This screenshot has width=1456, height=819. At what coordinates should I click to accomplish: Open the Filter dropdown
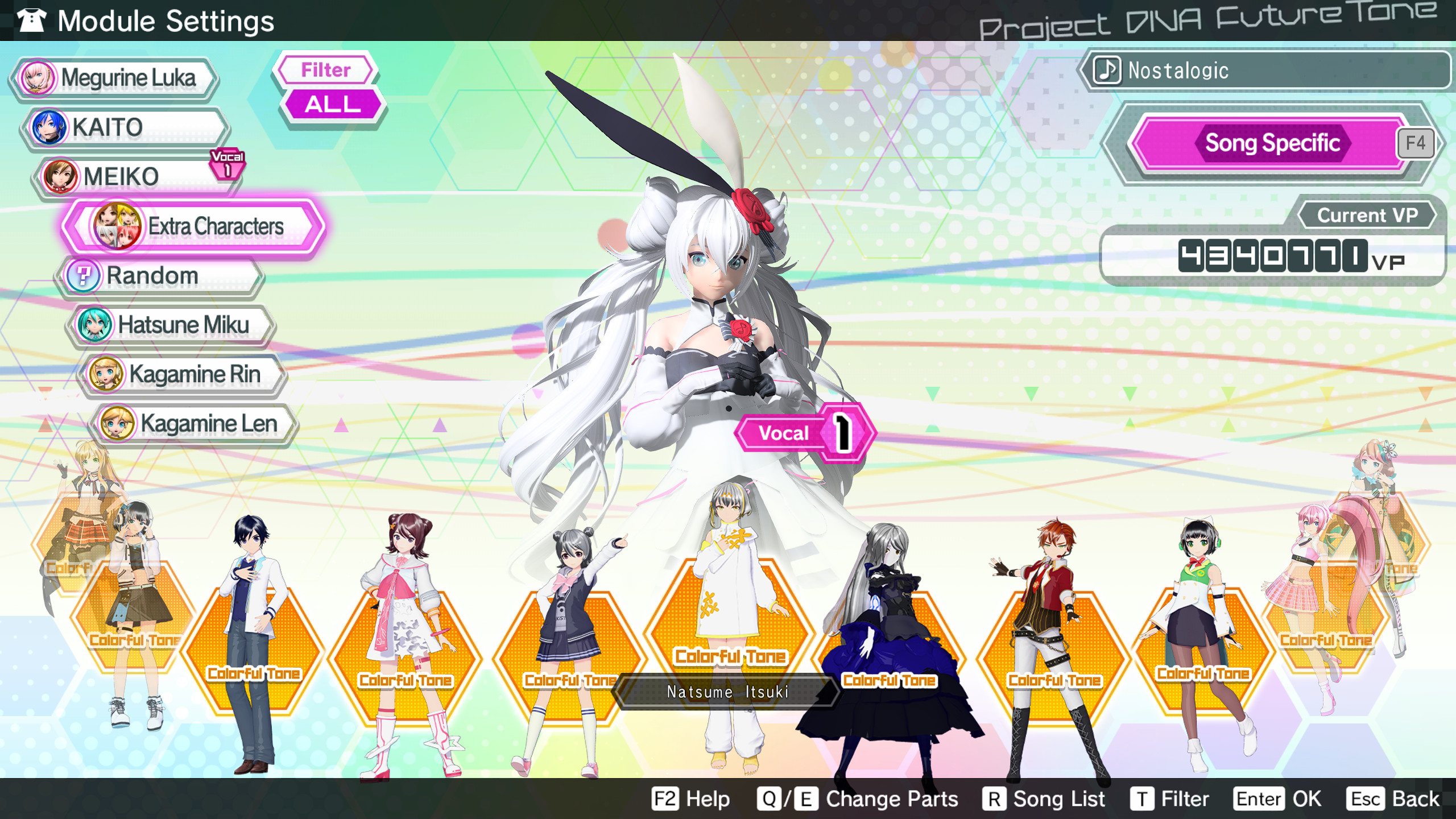click(x=325, y=70)
